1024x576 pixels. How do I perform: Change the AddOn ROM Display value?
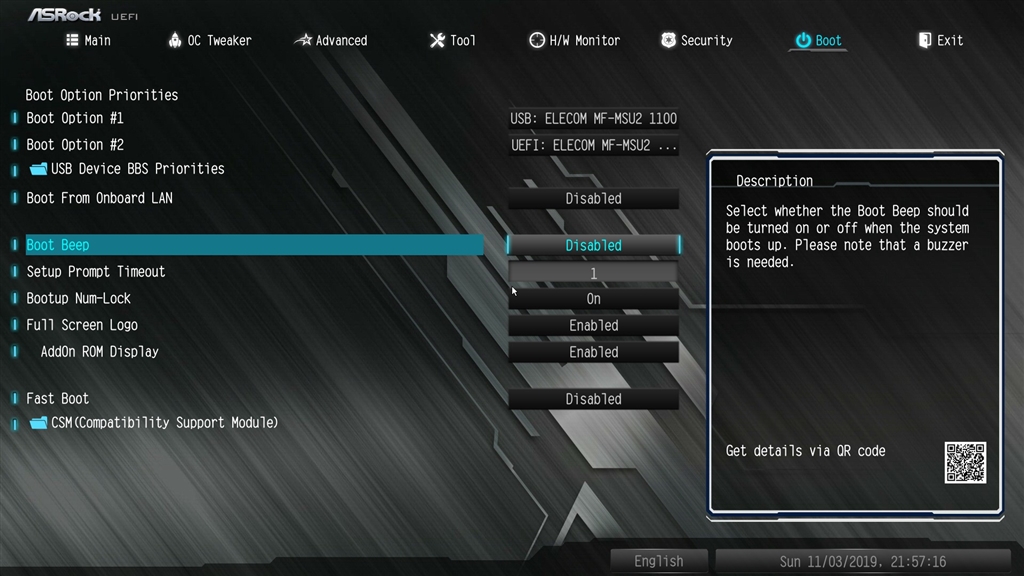[x=593, y=353]
